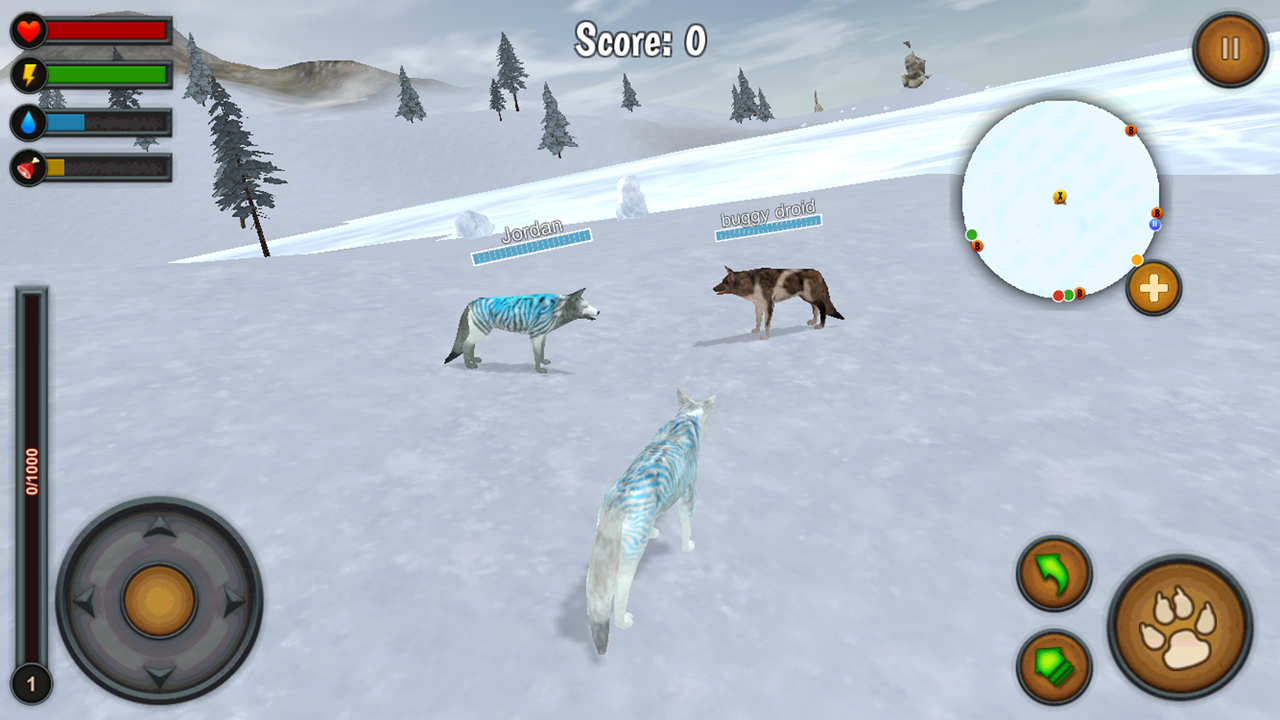Screen dimensions: 1280x720
Task: Select the blue enemy marker on the minimap
Action: 1157,224
